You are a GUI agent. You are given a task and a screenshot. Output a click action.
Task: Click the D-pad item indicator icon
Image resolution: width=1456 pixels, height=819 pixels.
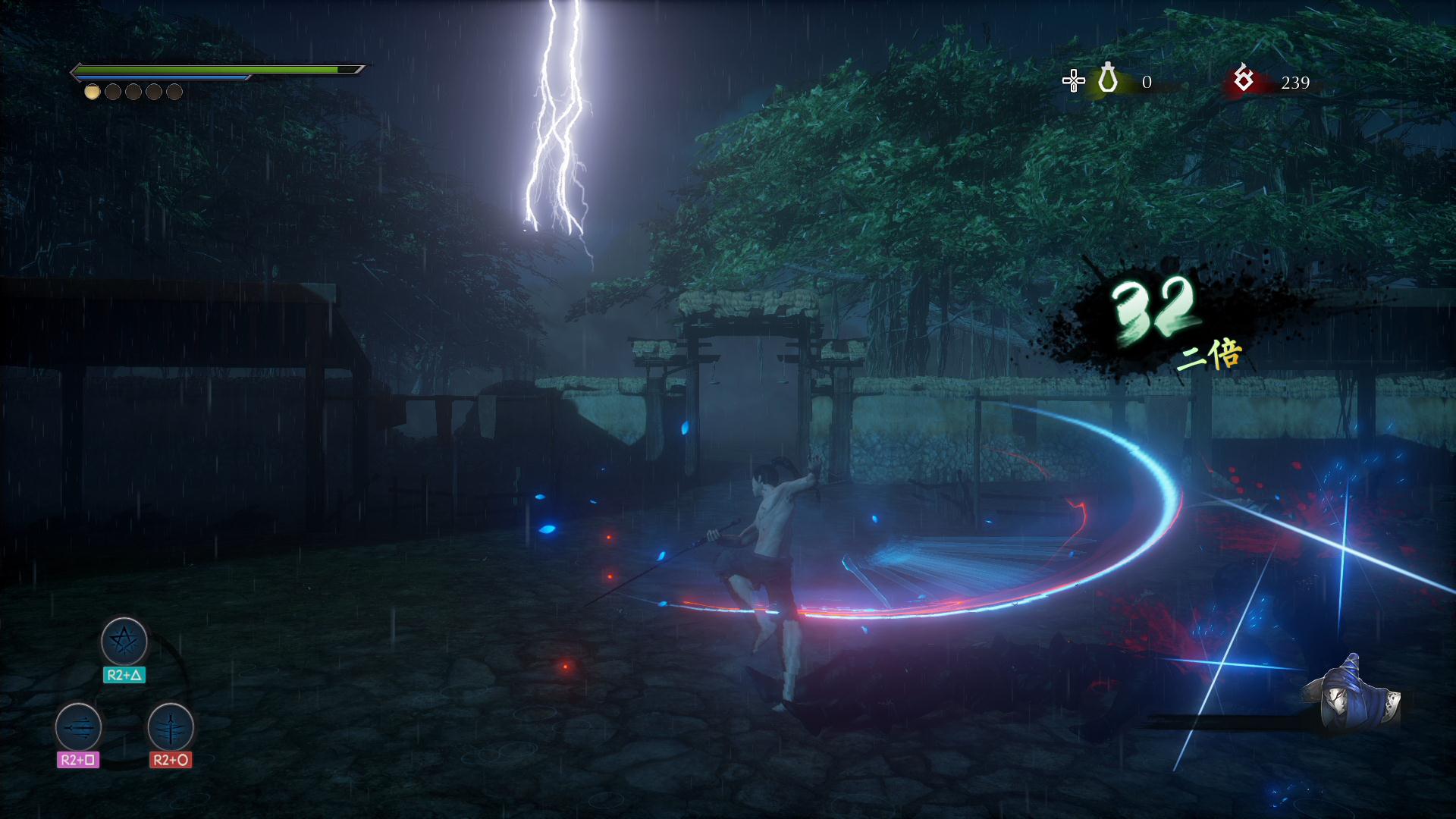click(x=1072, y=79)
